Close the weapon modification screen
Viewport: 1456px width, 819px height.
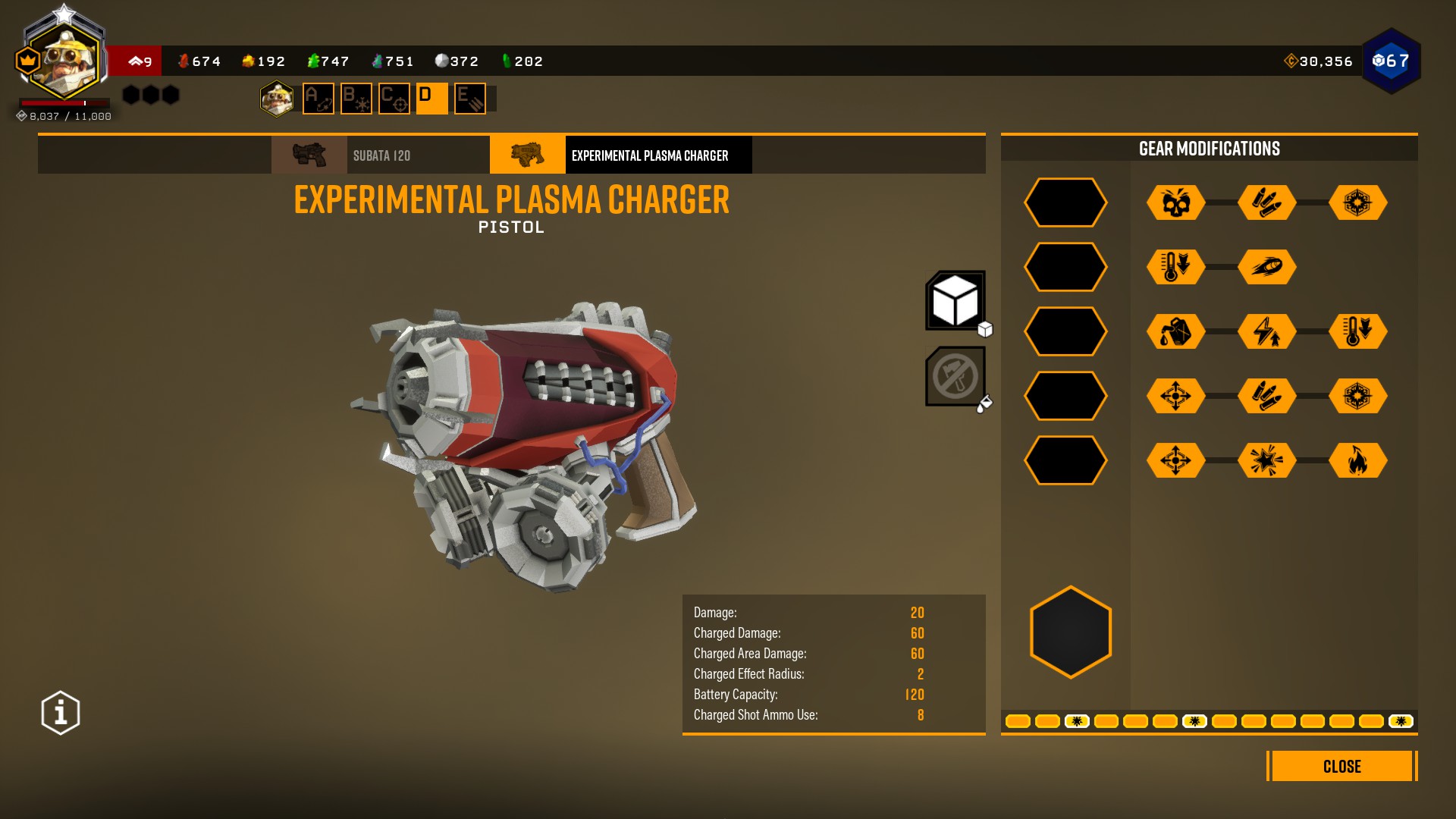pyautogui.click(x=1341, y=766)
